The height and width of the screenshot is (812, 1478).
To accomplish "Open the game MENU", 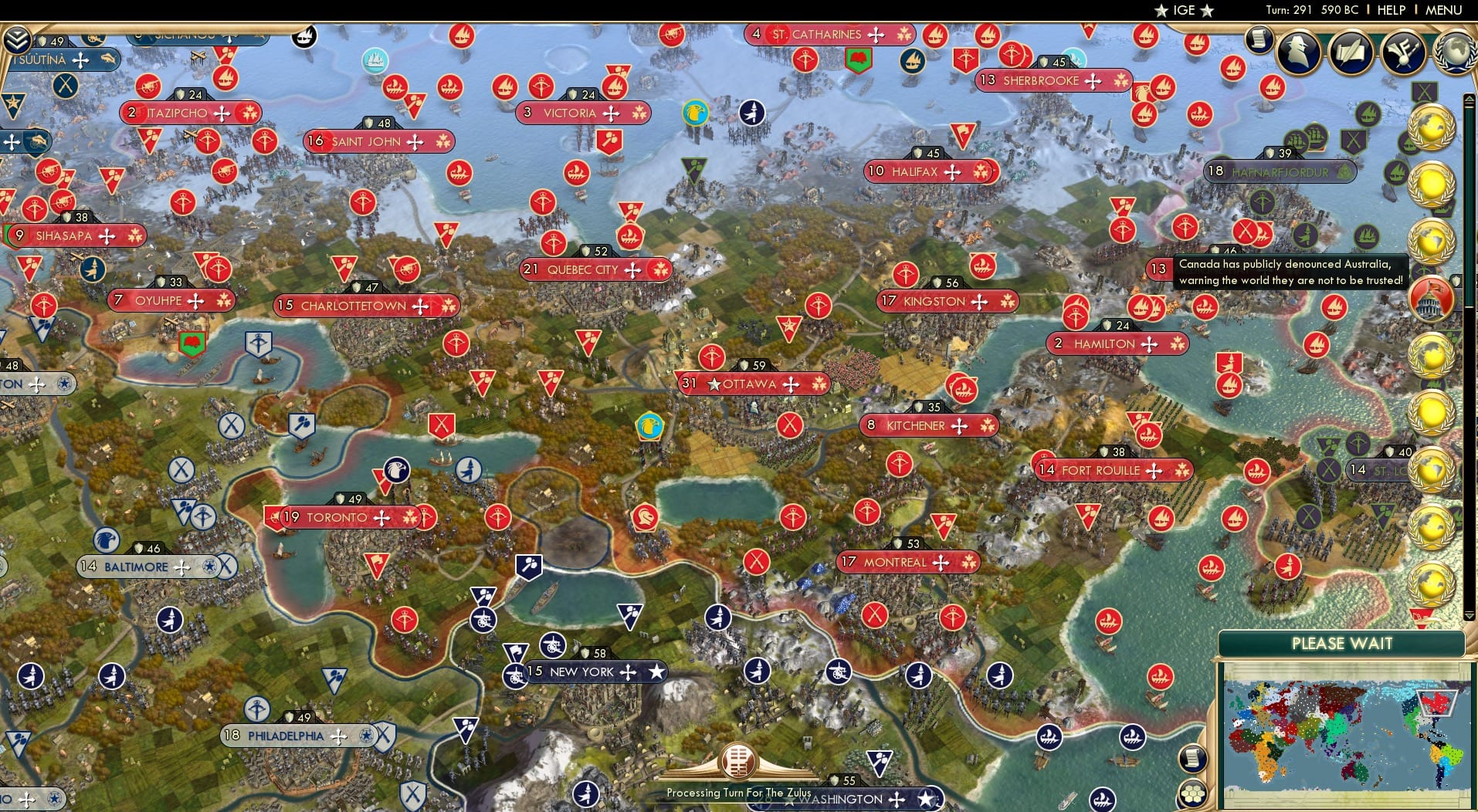I will point(1443,11).
